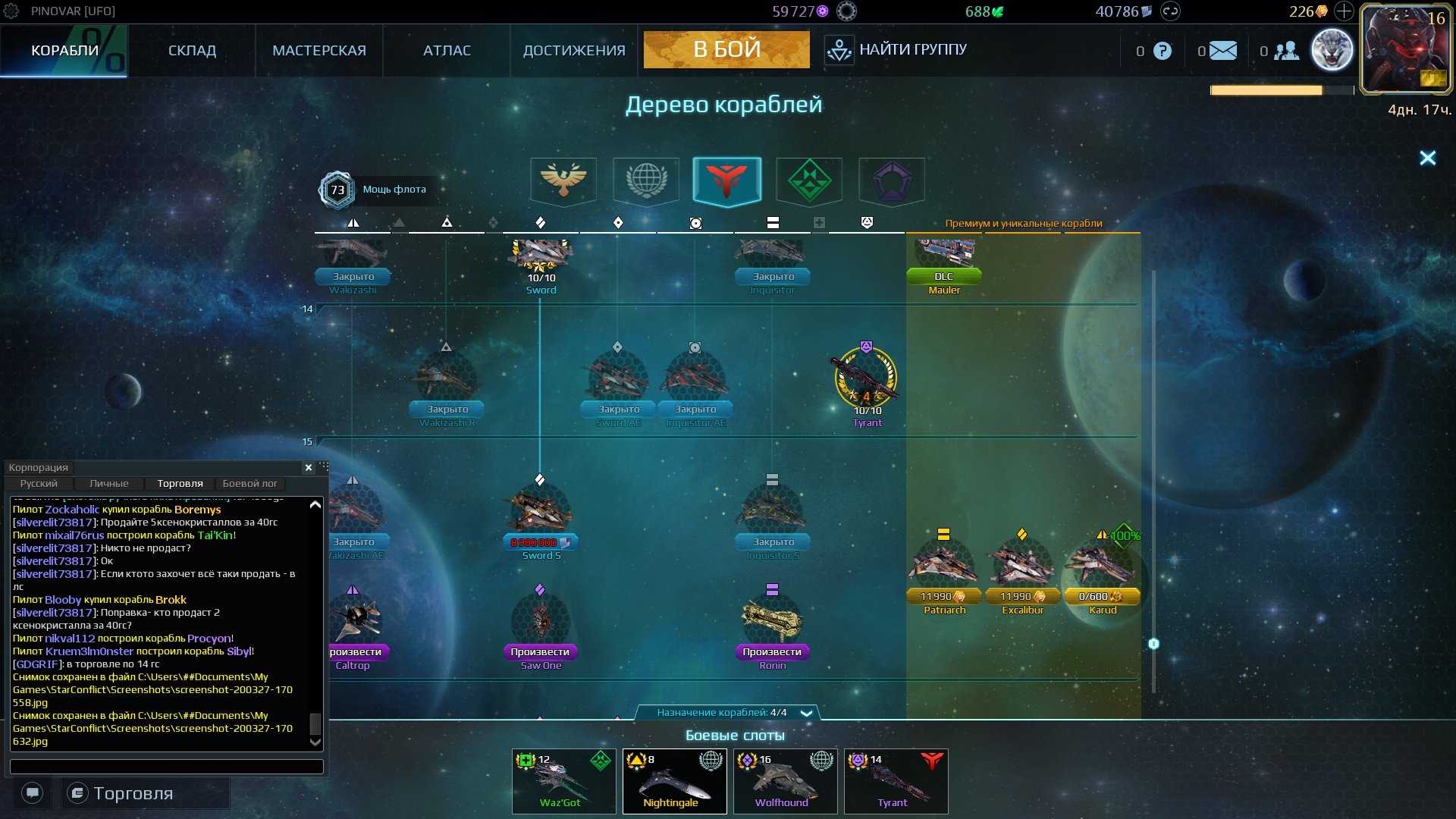This screenshot has width=1456, height=819.
Task: Launch into battle with В БОЙ
Action: (x=726, y=50)
